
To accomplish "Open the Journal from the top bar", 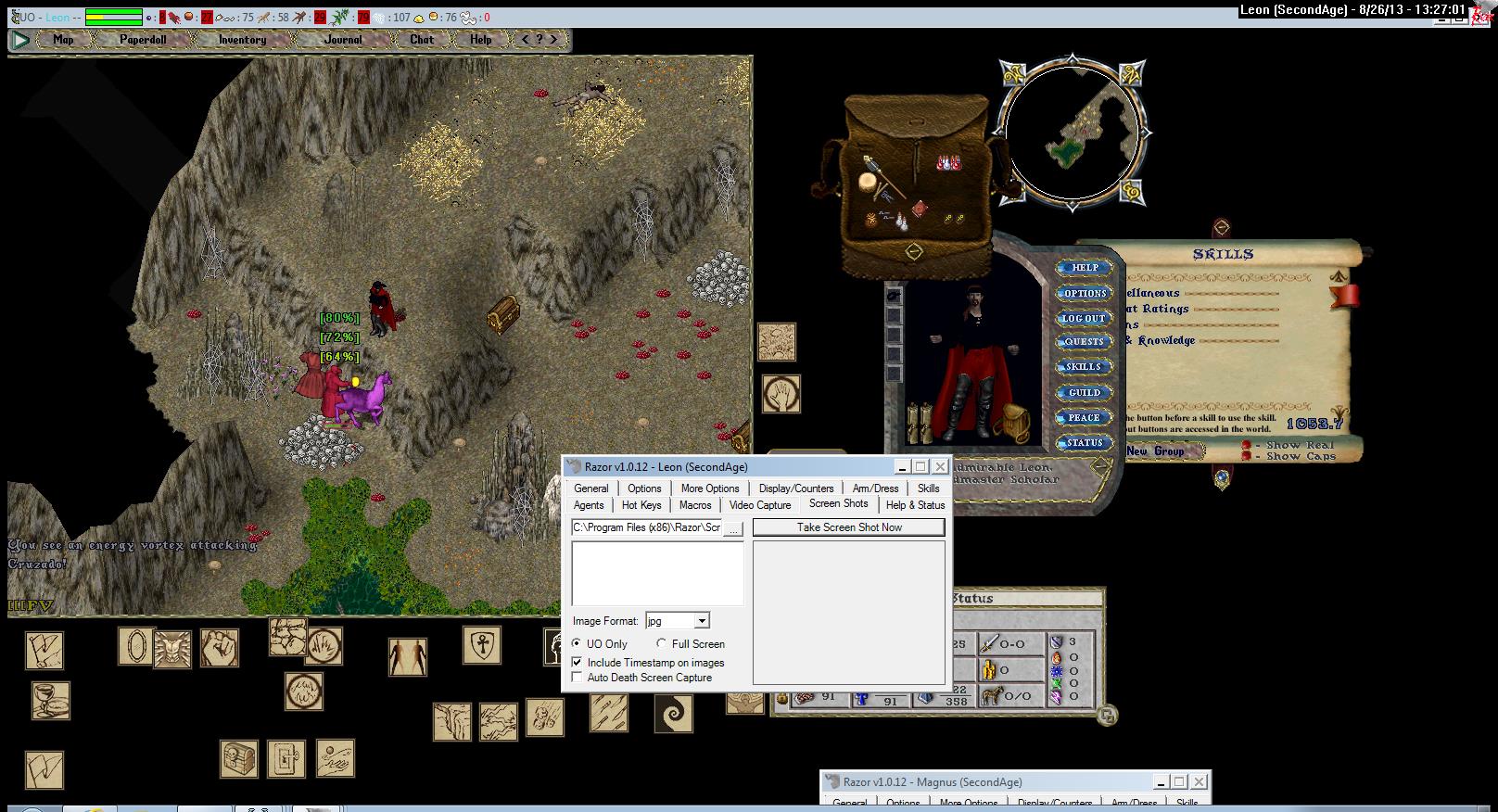I will (x=343, y=40).
